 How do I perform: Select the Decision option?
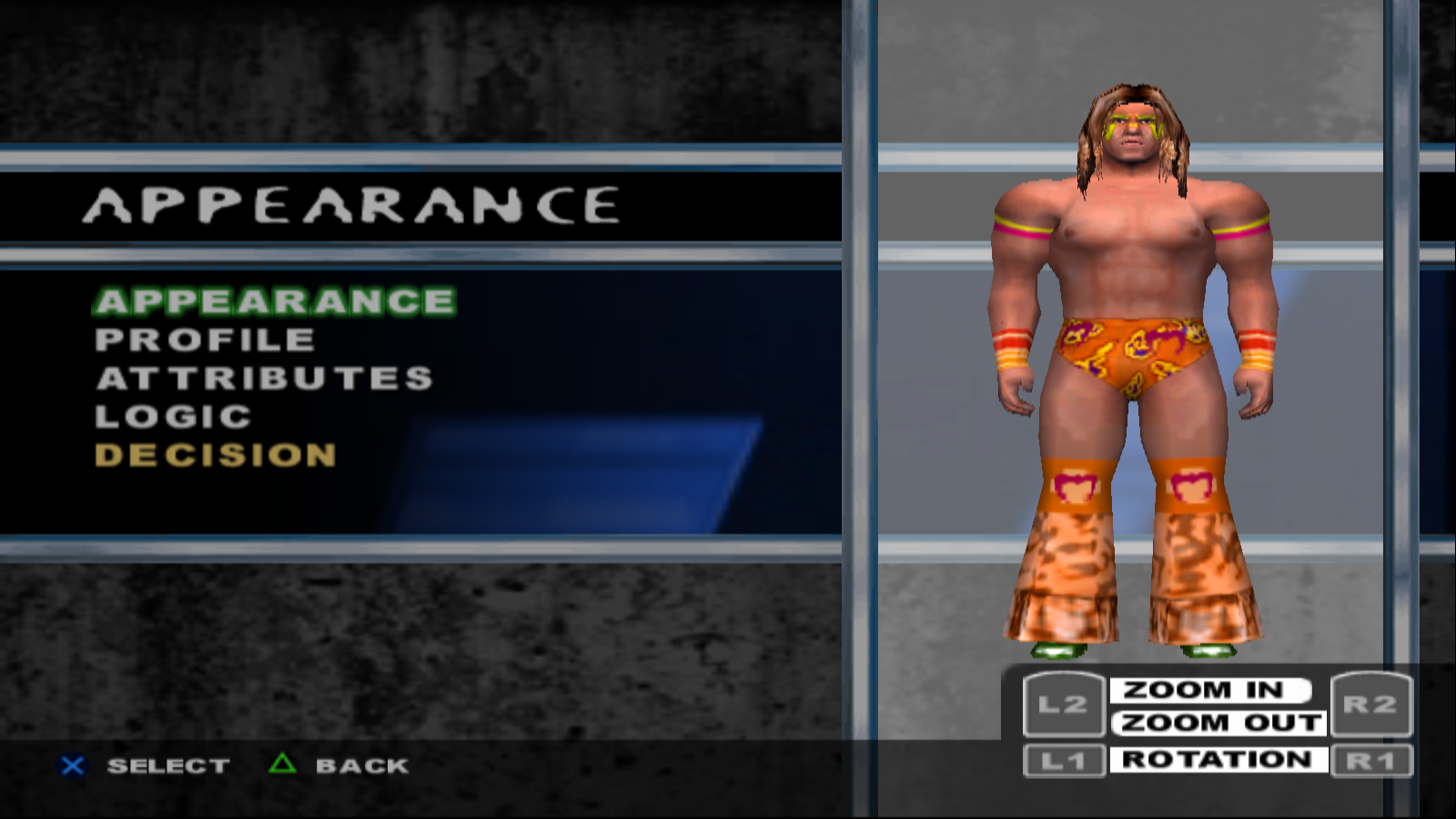coord(216,455)
